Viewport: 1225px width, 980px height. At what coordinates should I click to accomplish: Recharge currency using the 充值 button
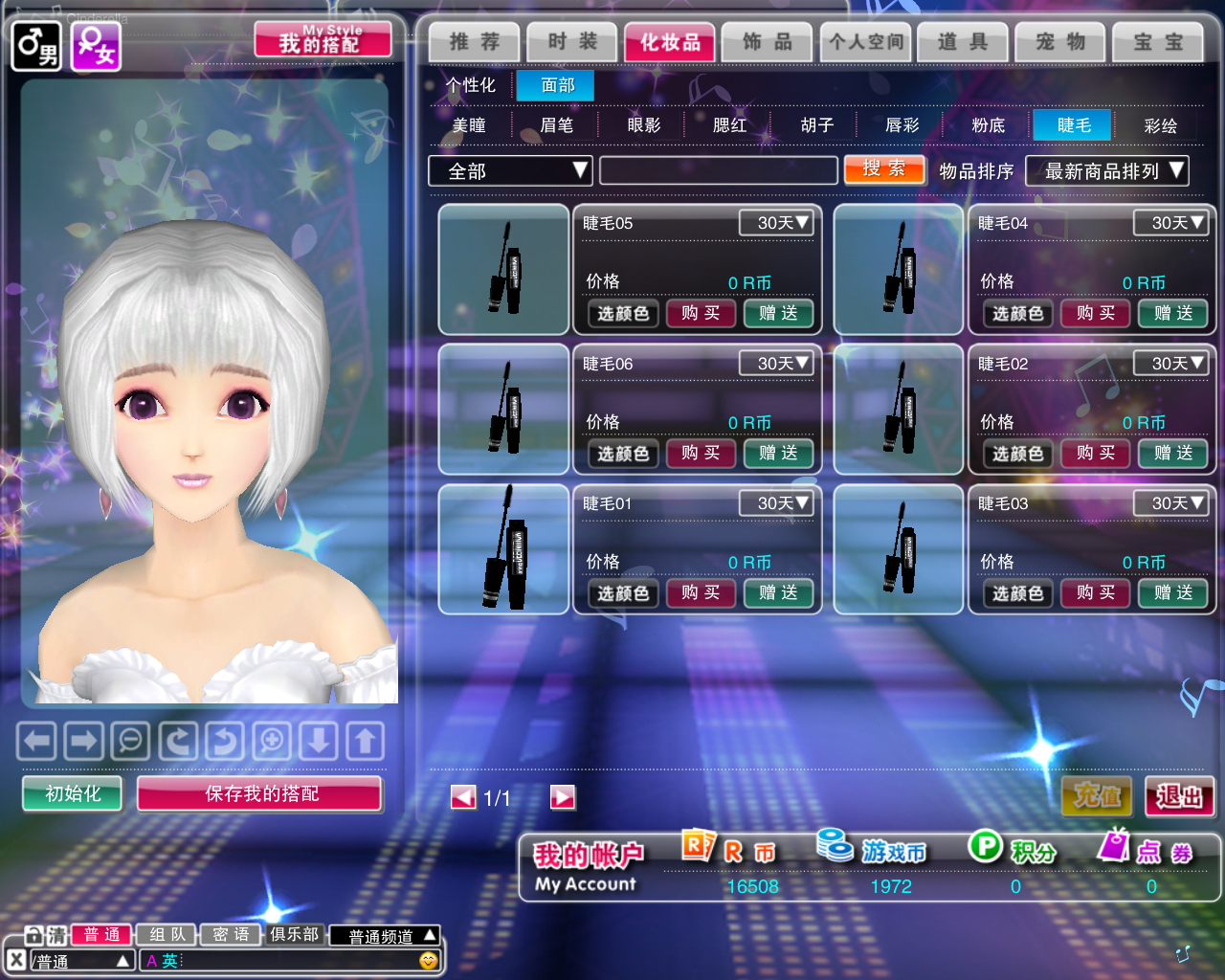[1097, 796]
